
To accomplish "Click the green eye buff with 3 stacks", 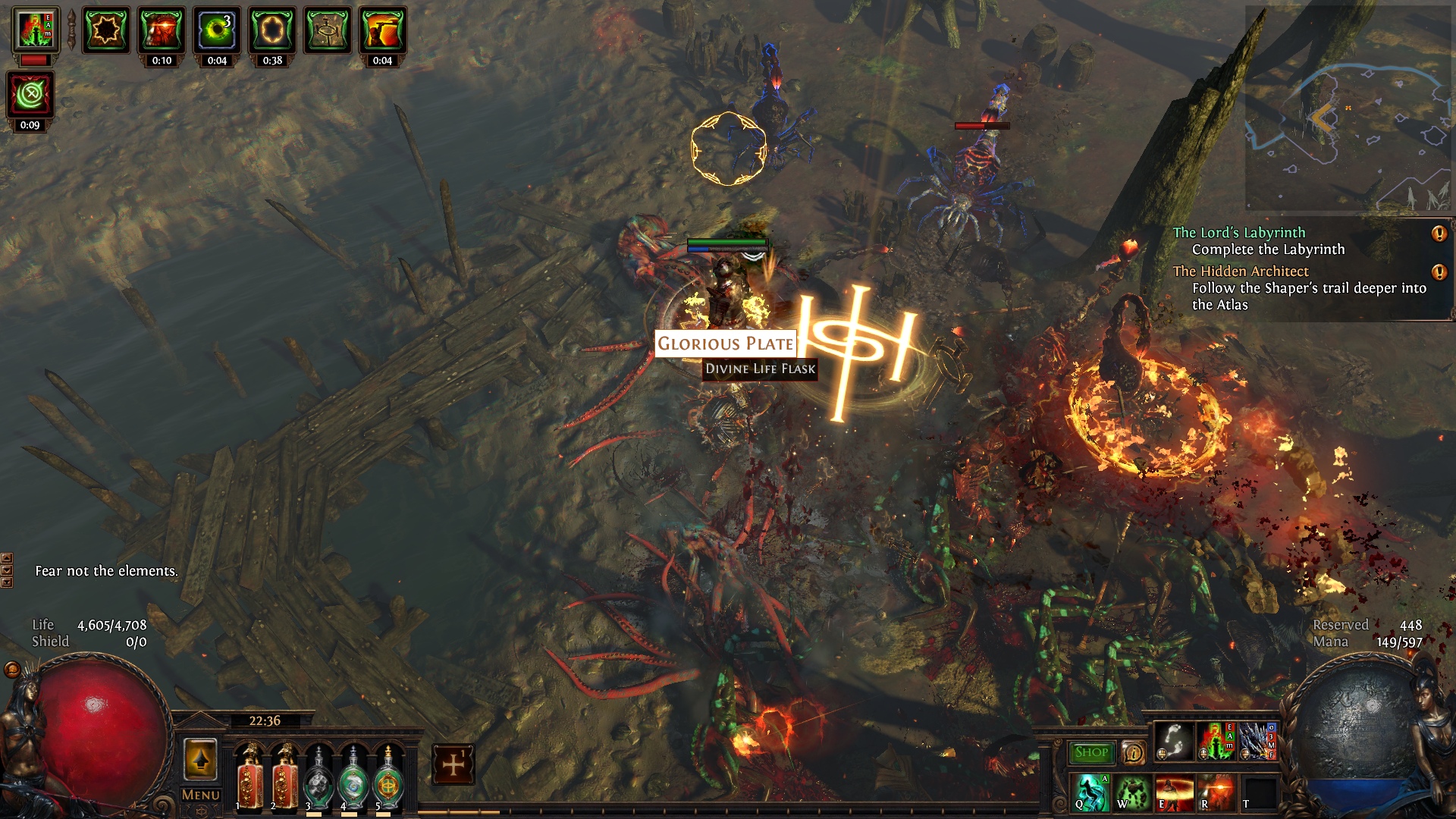I will pyautogui.click(x=217, y=30).
